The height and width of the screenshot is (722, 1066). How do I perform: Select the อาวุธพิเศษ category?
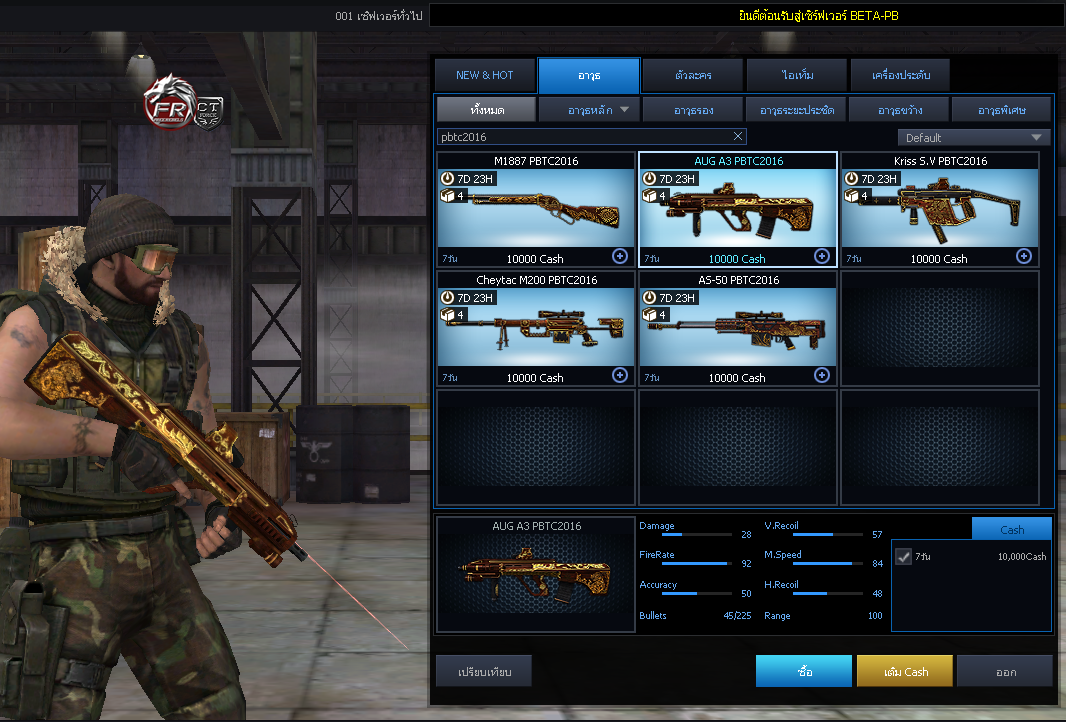1001,109
